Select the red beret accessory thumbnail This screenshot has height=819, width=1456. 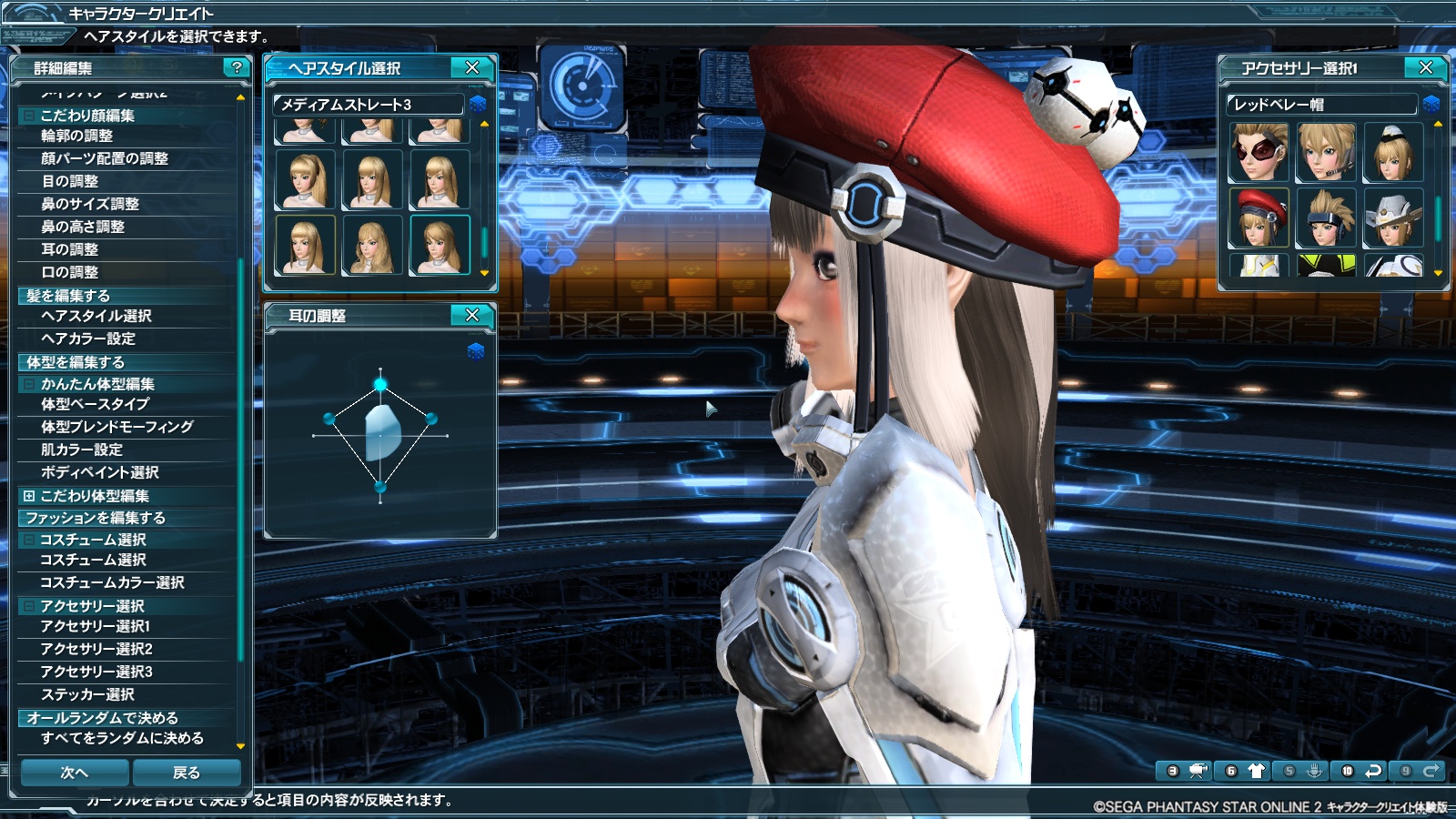(x=1259, y=218)
